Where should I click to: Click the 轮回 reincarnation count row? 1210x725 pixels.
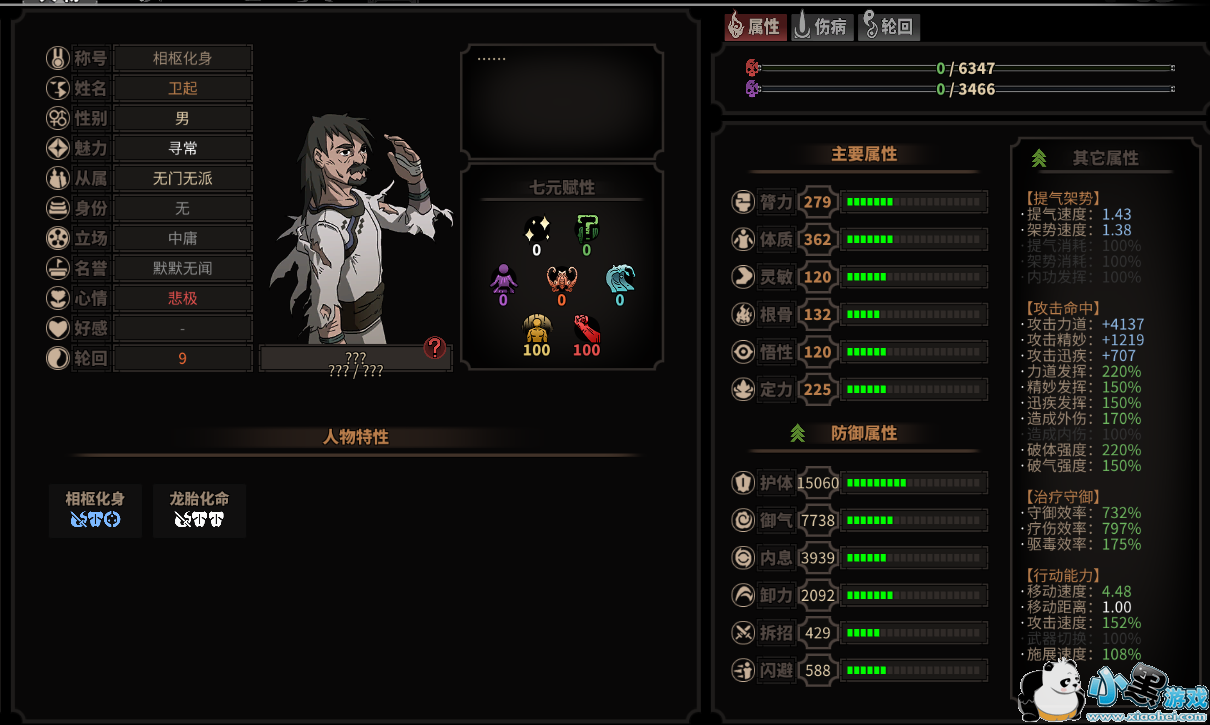pos(182,358)
